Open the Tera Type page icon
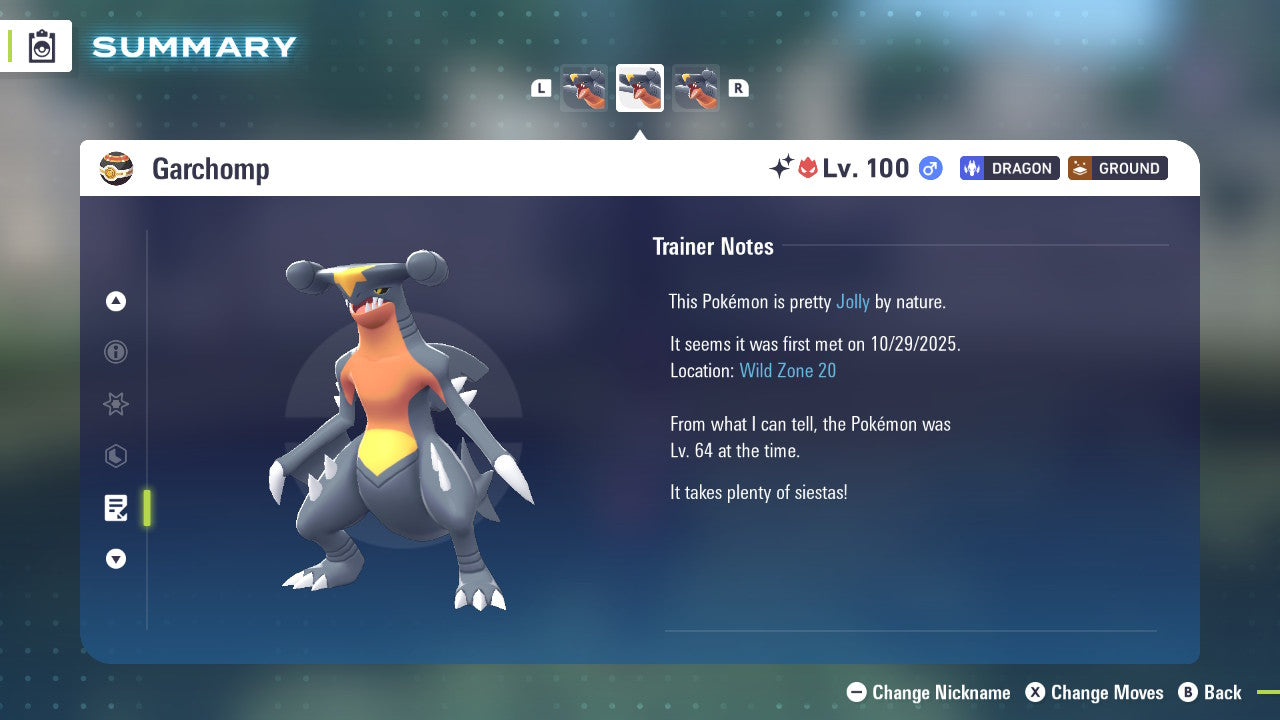The image size is (1280, 720). (x=115, y=456)
